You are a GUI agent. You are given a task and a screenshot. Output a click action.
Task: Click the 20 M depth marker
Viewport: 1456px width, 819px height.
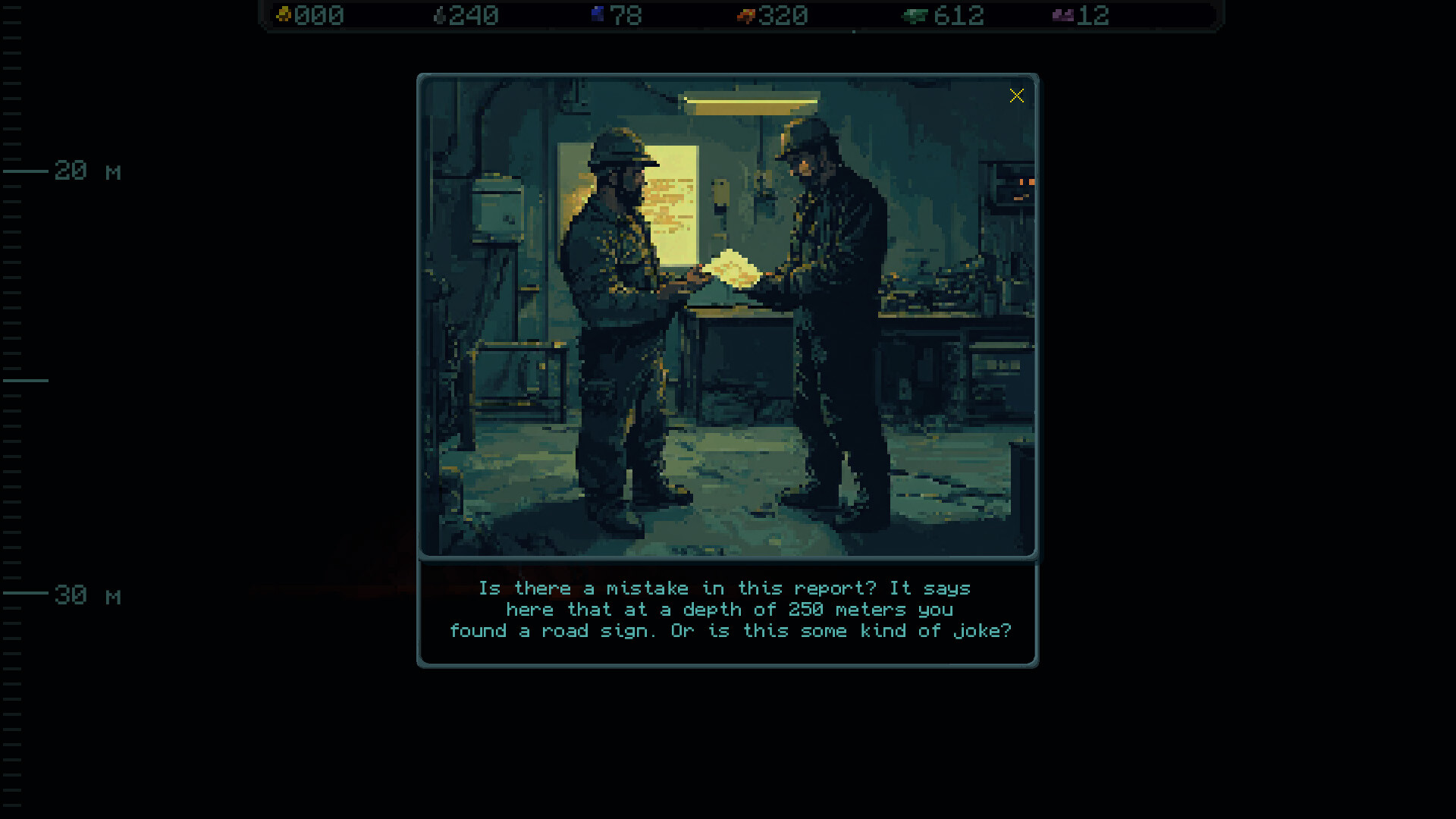(86, 172)
